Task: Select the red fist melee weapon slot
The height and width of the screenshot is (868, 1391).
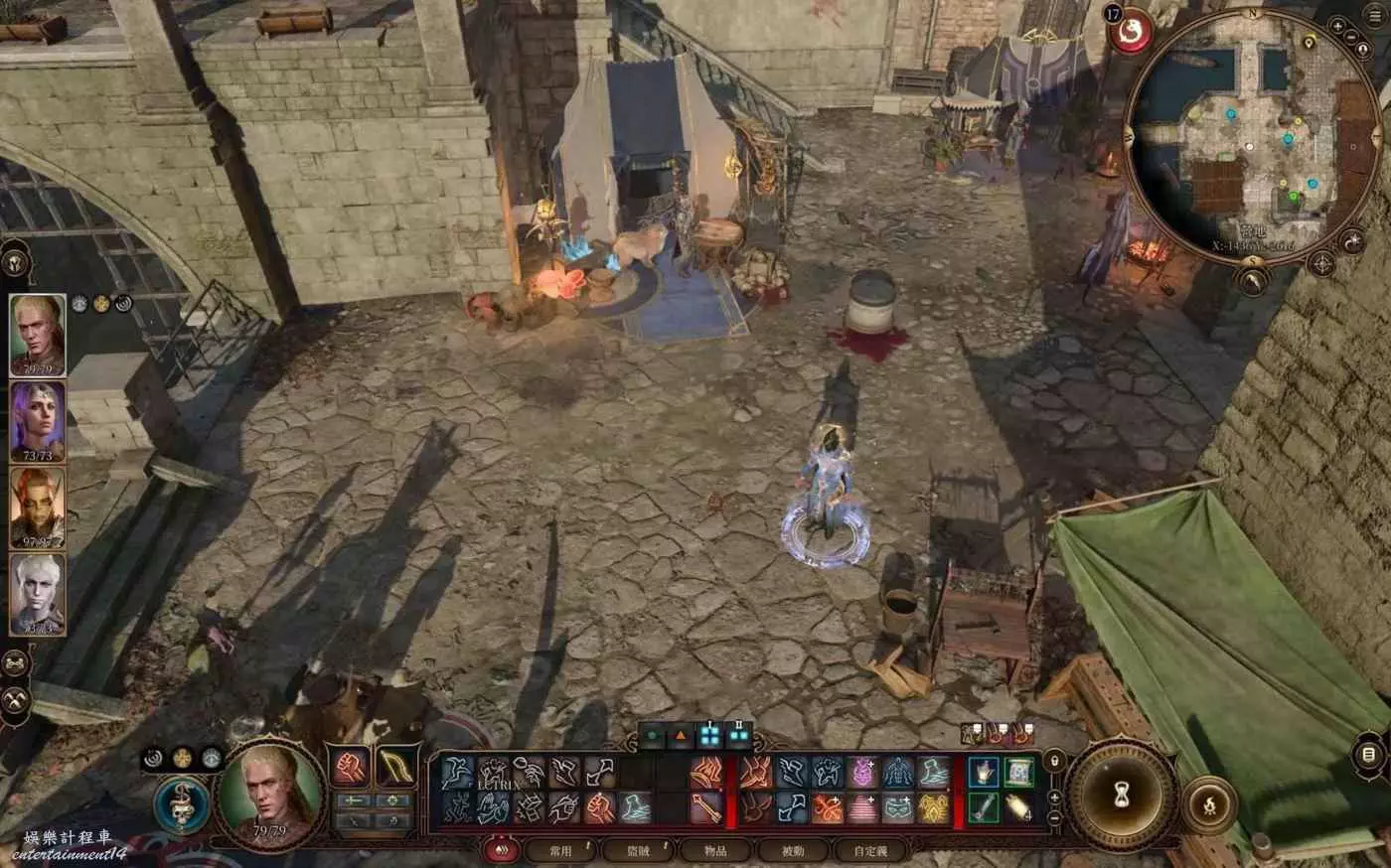Action: [x=350, y=767]
